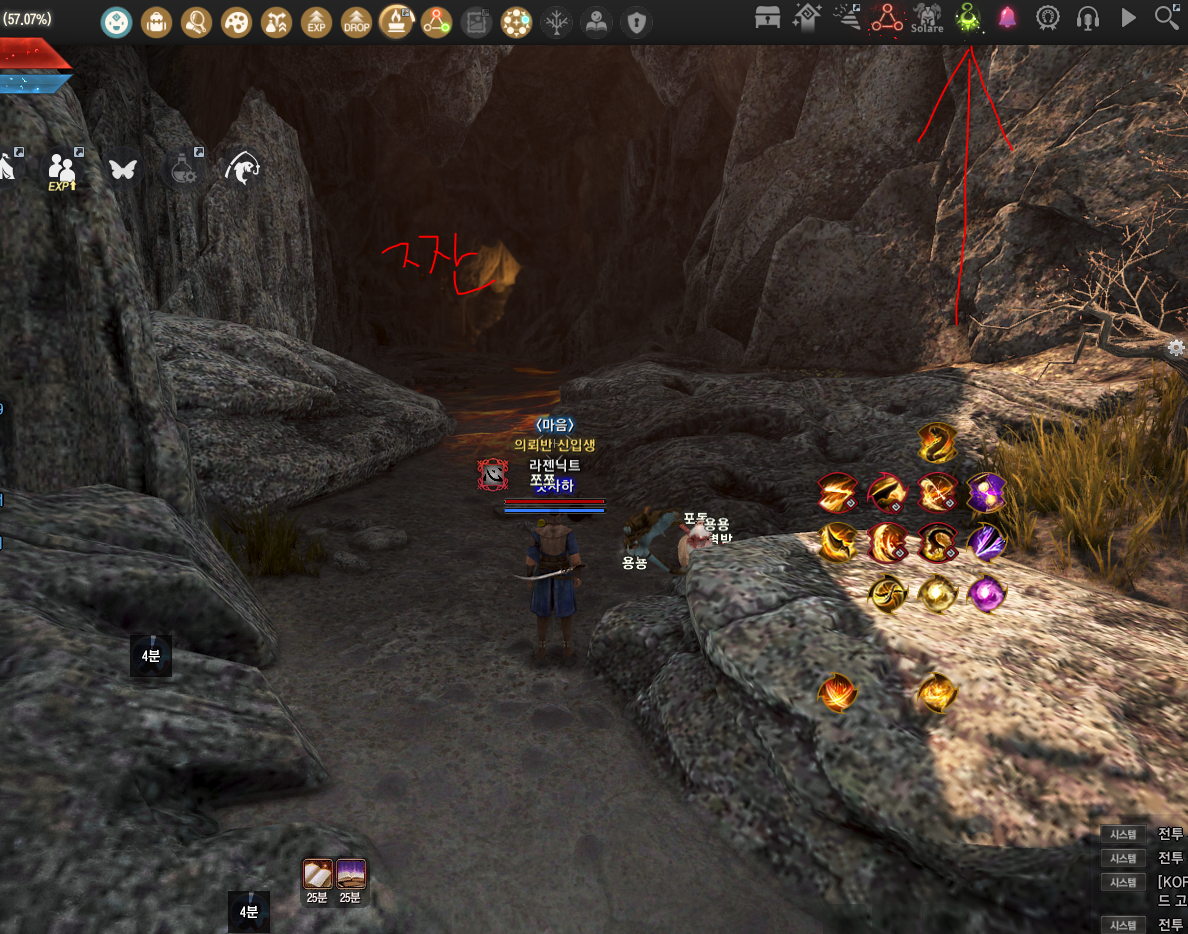
Task: Click the glowing green swirl icon
Action: click(968, 18)
